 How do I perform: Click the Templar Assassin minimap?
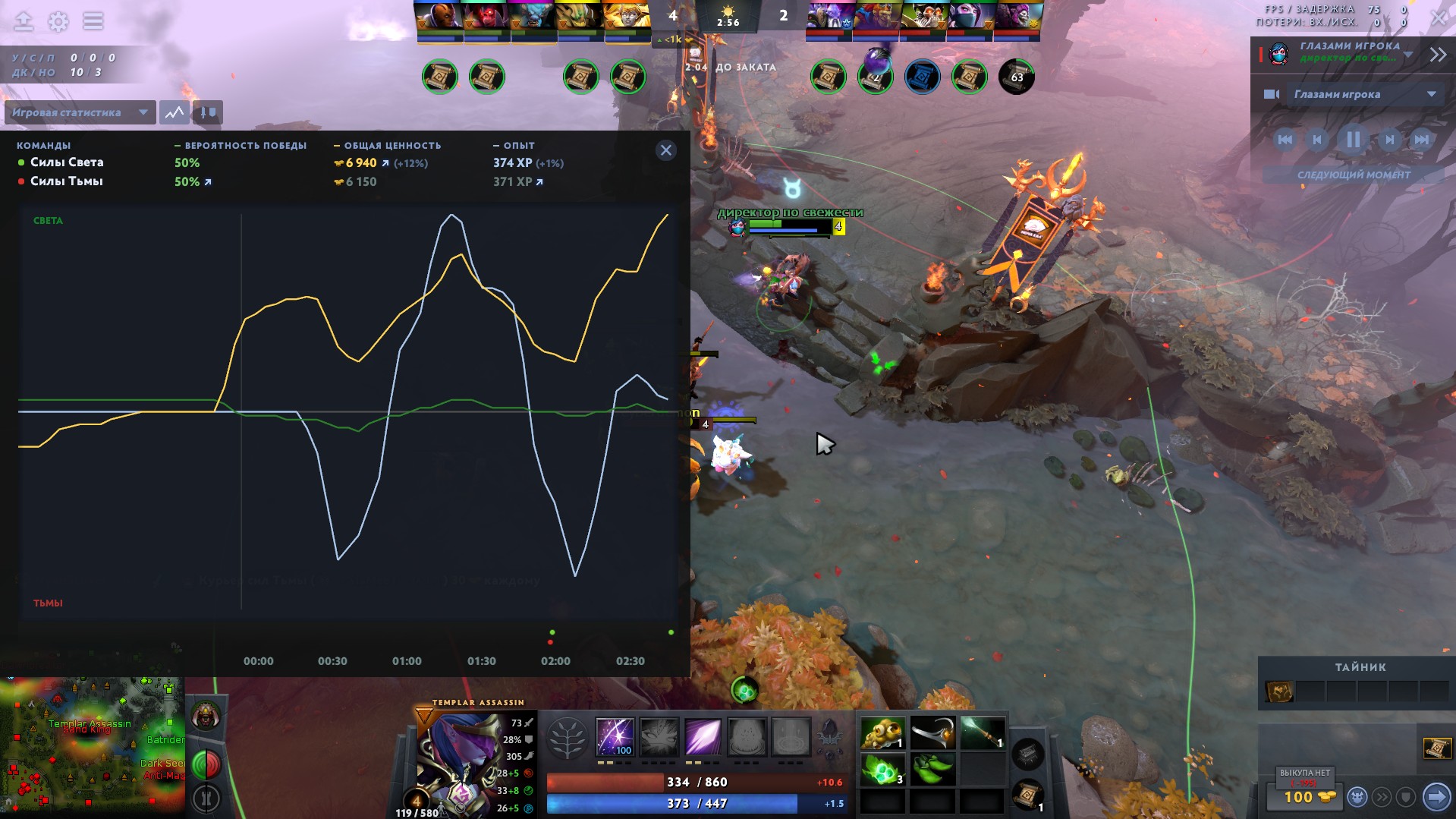[x=91, y=744]
